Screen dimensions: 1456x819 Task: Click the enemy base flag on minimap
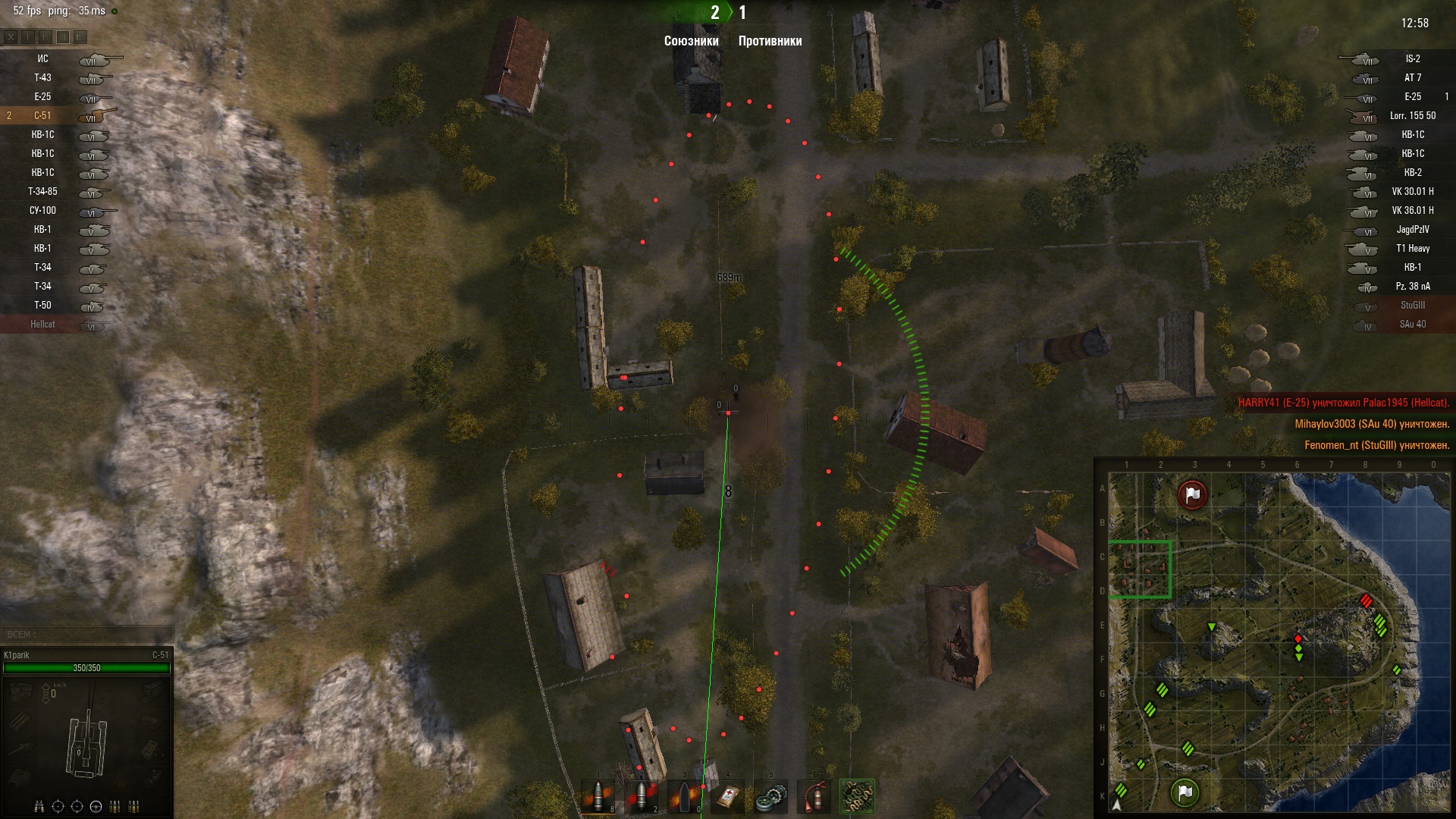(x=1192, y=494)
